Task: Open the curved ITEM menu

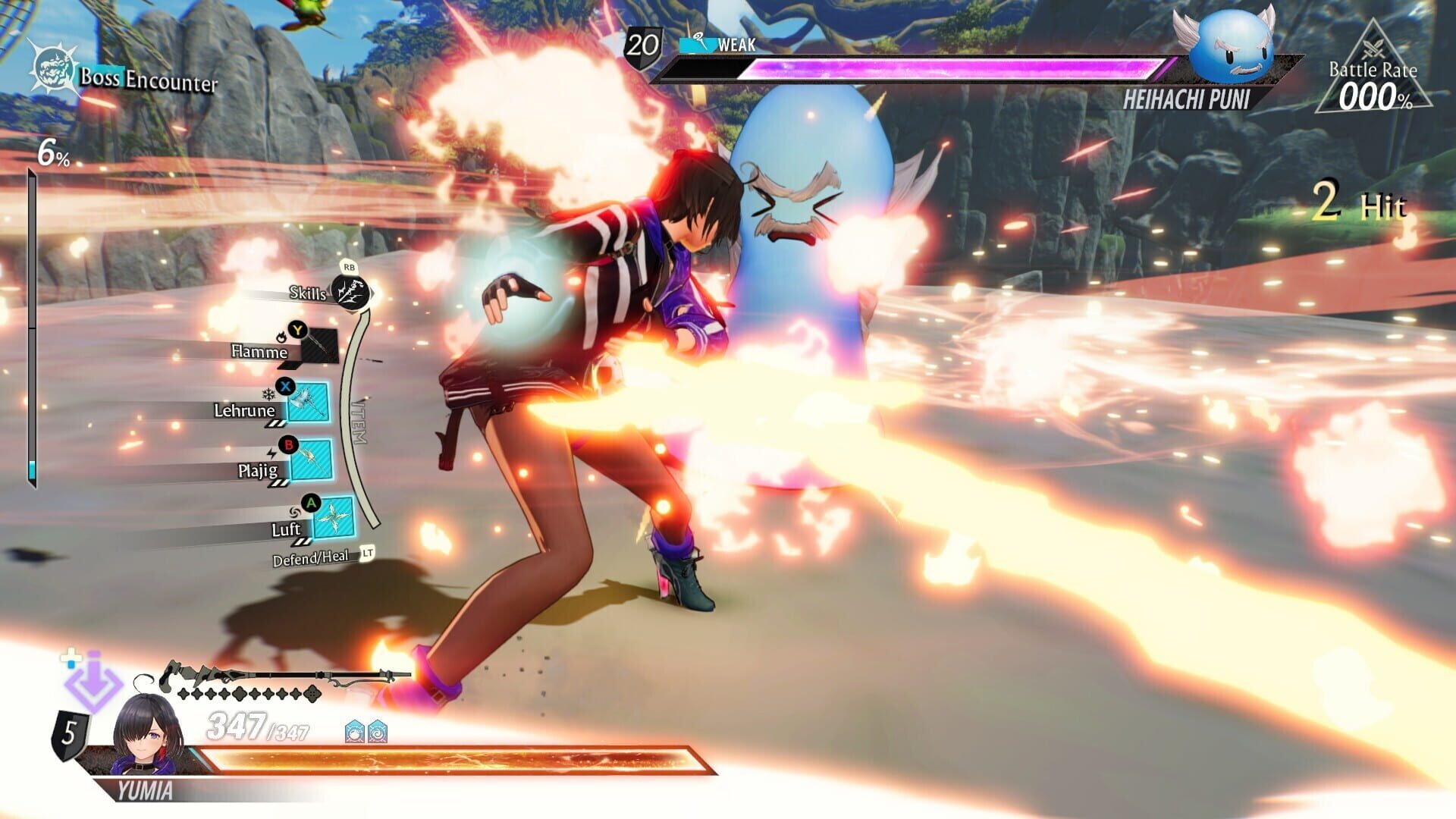Action: point(358,421)
